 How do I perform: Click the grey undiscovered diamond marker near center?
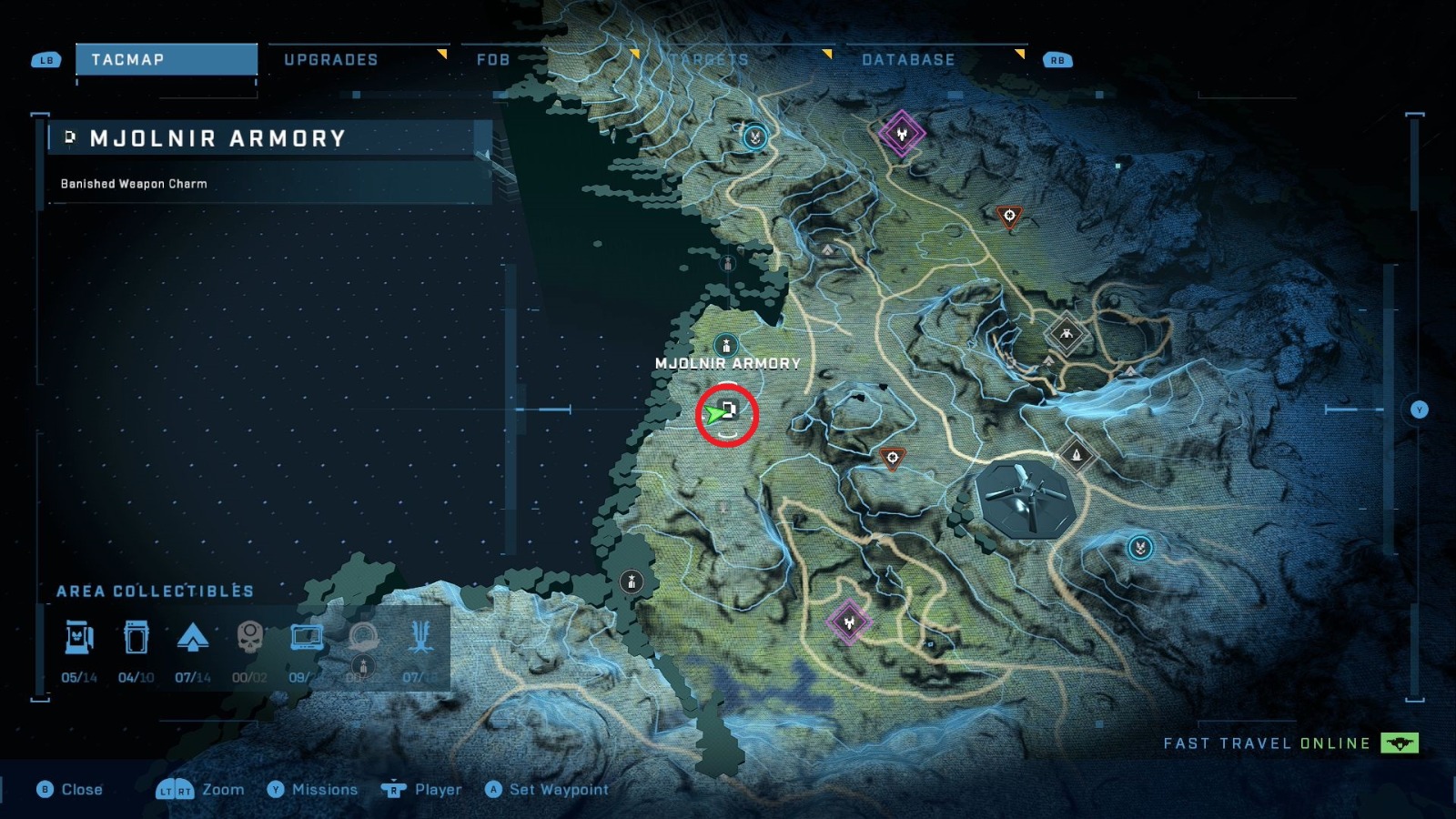click(x=1065, y=332)
